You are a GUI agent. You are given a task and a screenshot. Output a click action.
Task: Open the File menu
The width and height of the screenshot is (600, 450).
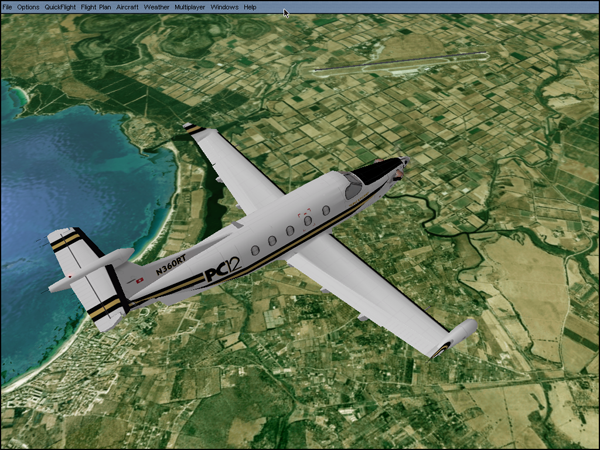(x=7, y=7)
